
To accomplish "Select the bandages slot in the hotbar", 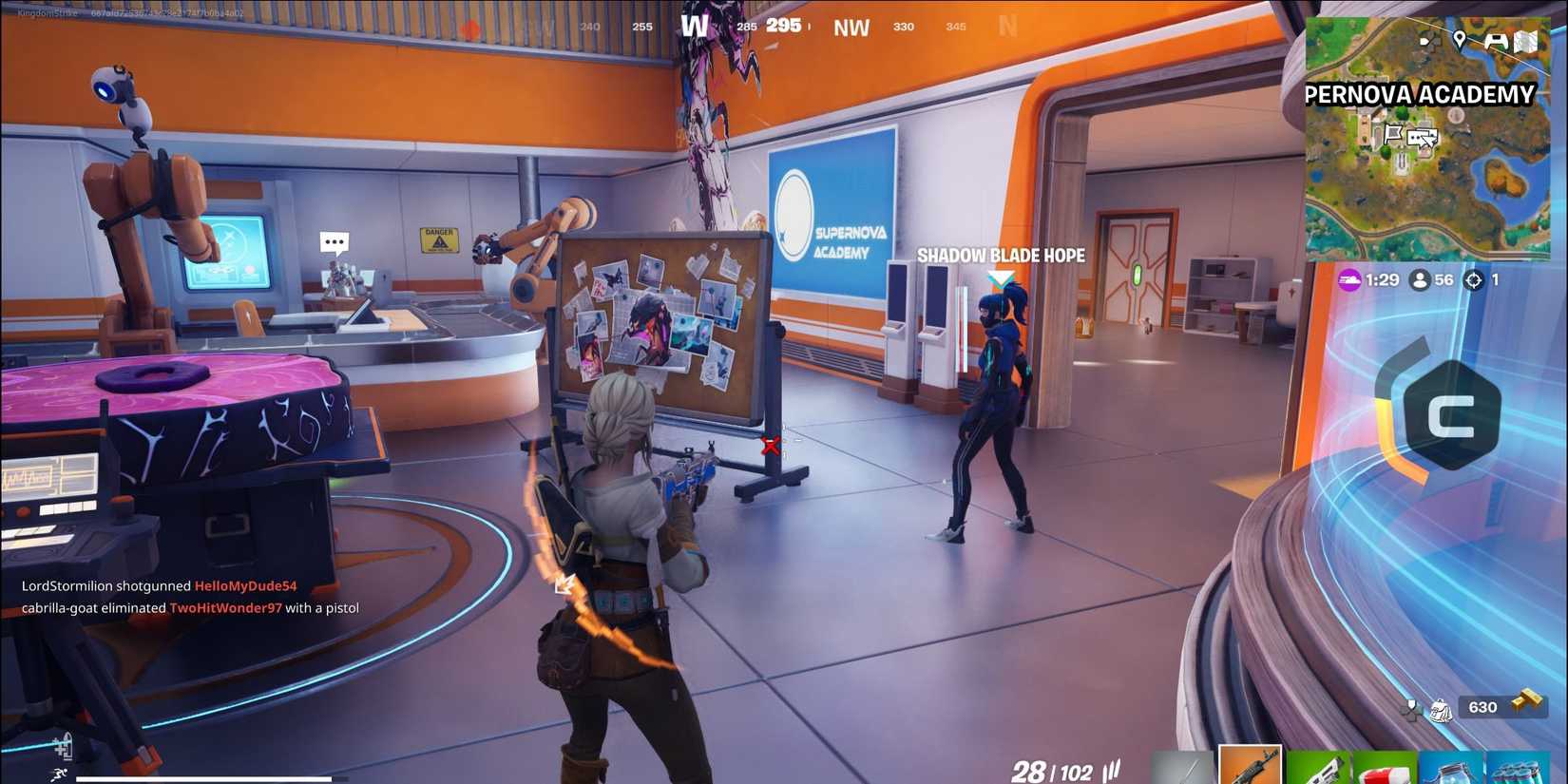I will [x=1384, y=768].
